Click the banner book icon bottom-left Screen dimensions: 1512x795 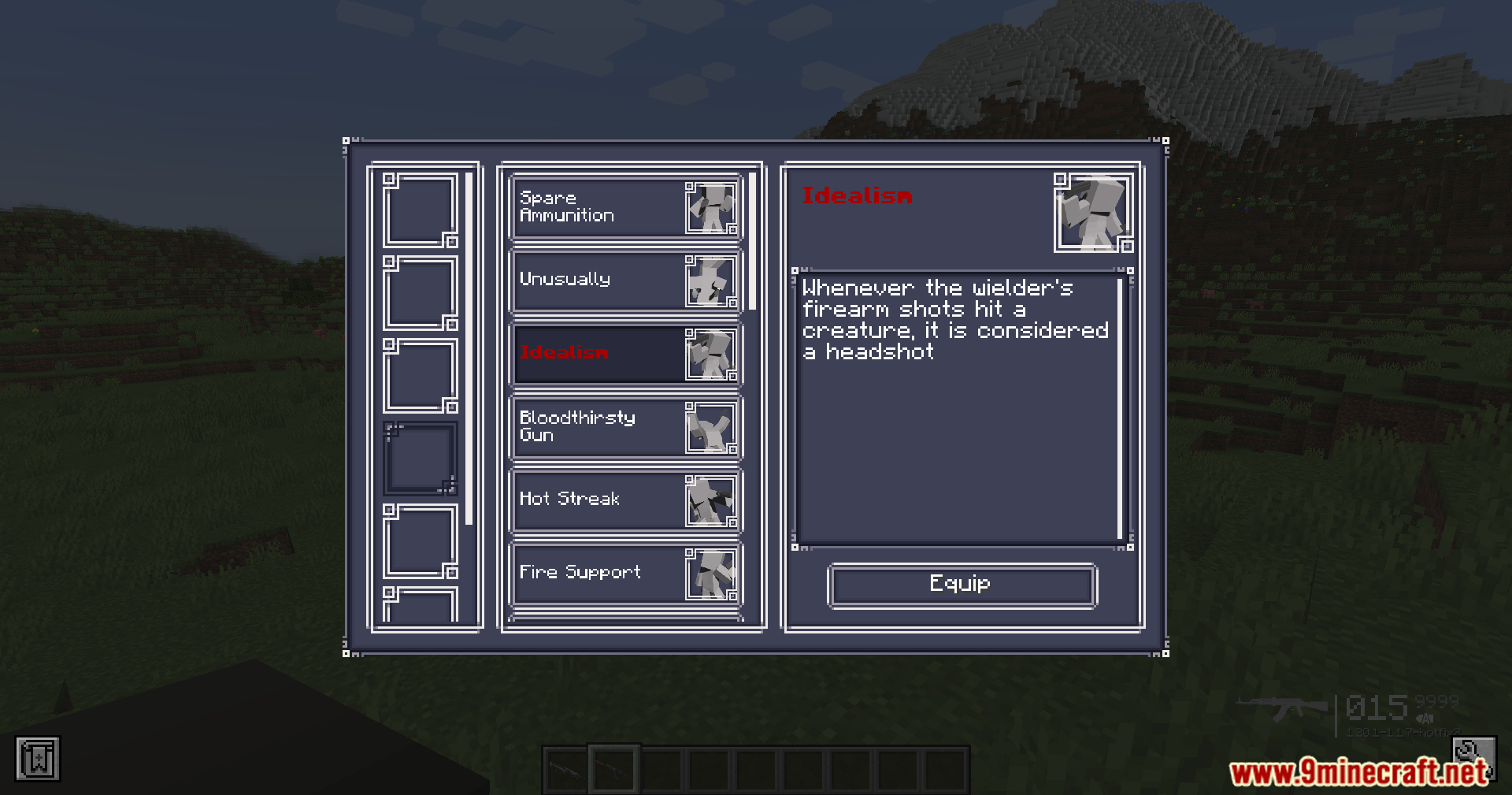37,760
